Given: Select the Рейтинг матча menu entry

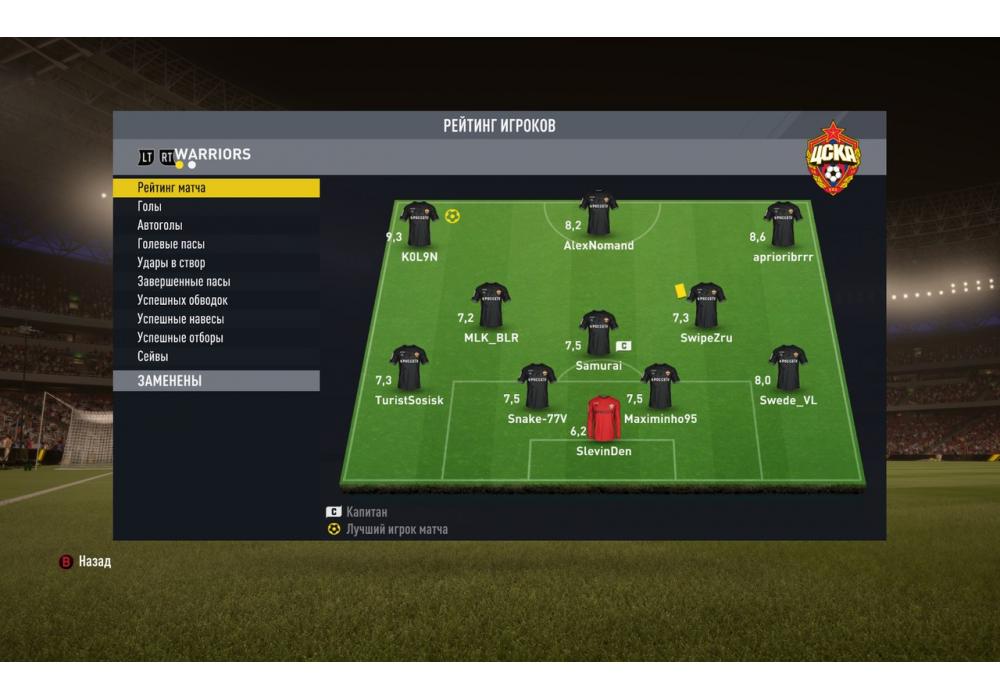Looking at the screenshot, I should (x=215, y=188).
